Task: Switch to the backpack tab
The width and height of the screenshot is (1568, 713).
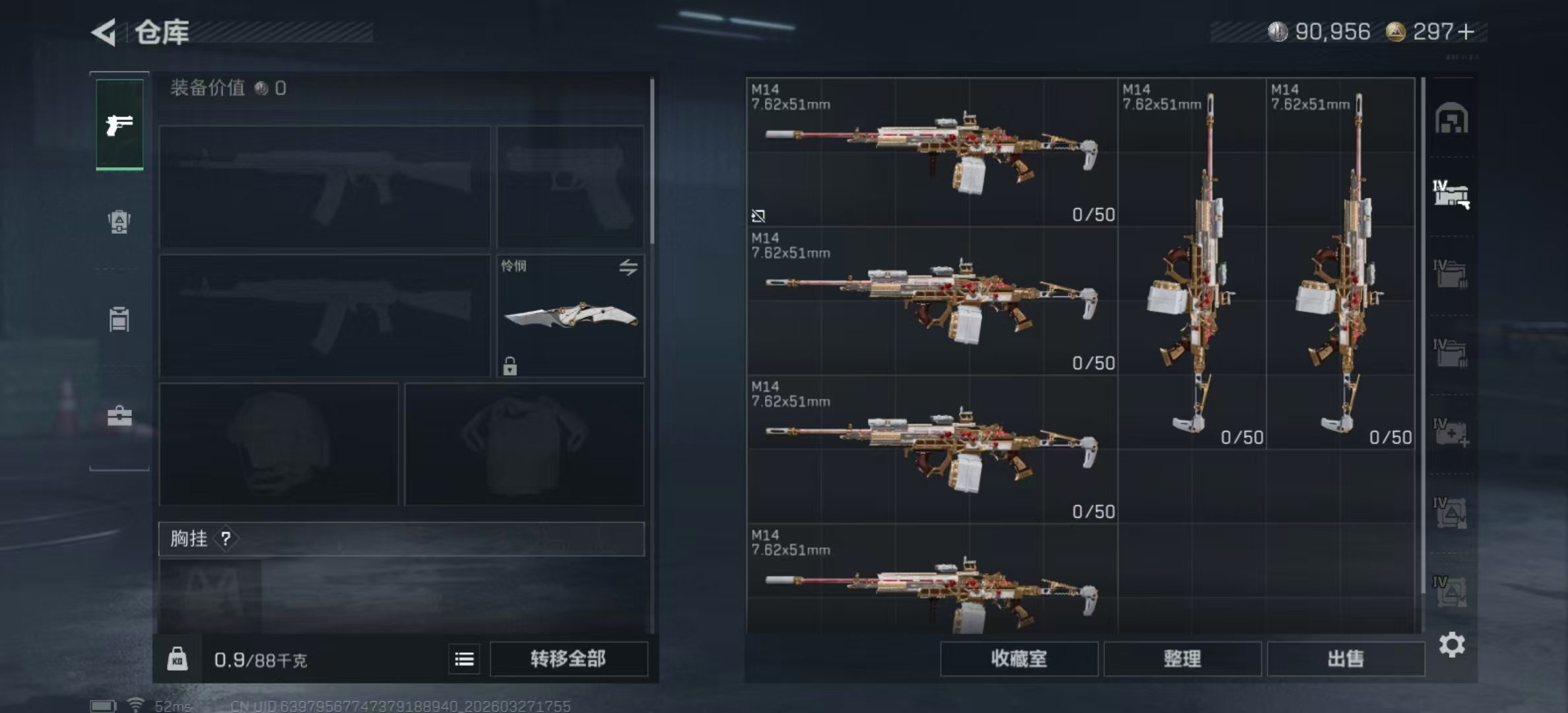Action: (119, 222)
